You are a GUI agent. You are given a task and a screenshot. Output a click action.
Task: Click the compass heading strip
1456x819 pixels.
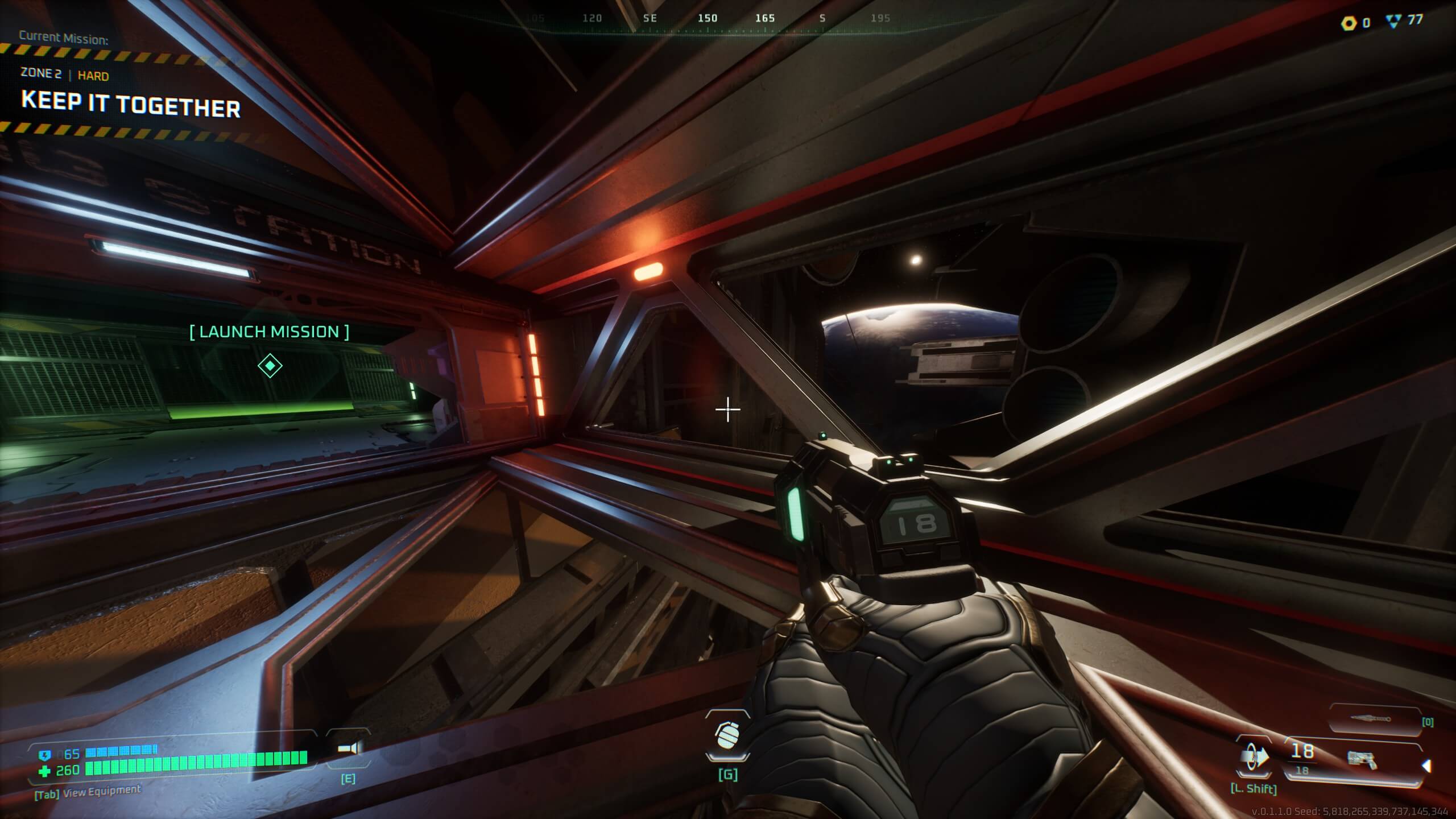click(707, 19)
